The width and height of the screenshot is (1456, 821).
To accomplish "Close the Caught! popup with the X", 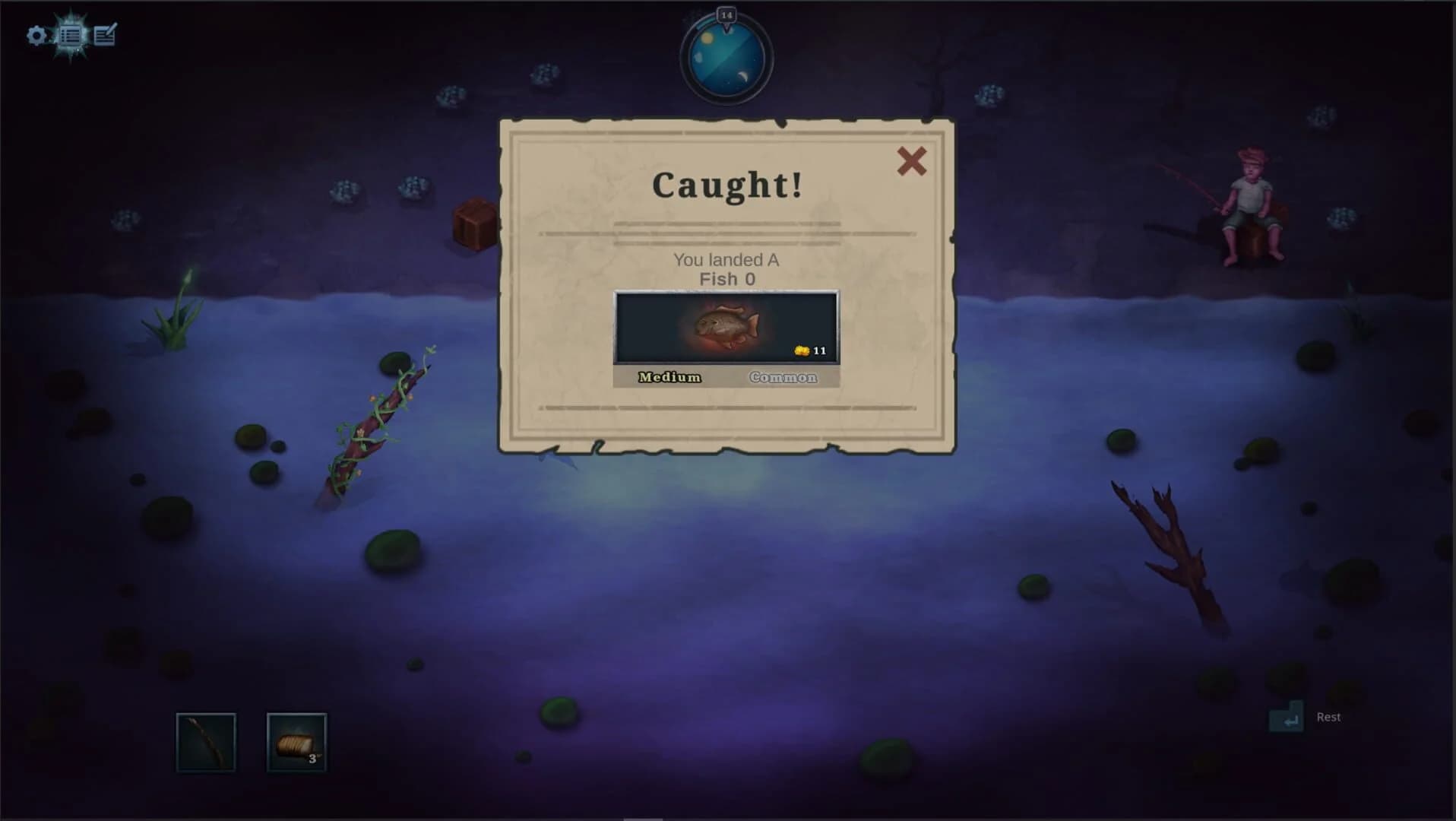I will pos(912,163).
